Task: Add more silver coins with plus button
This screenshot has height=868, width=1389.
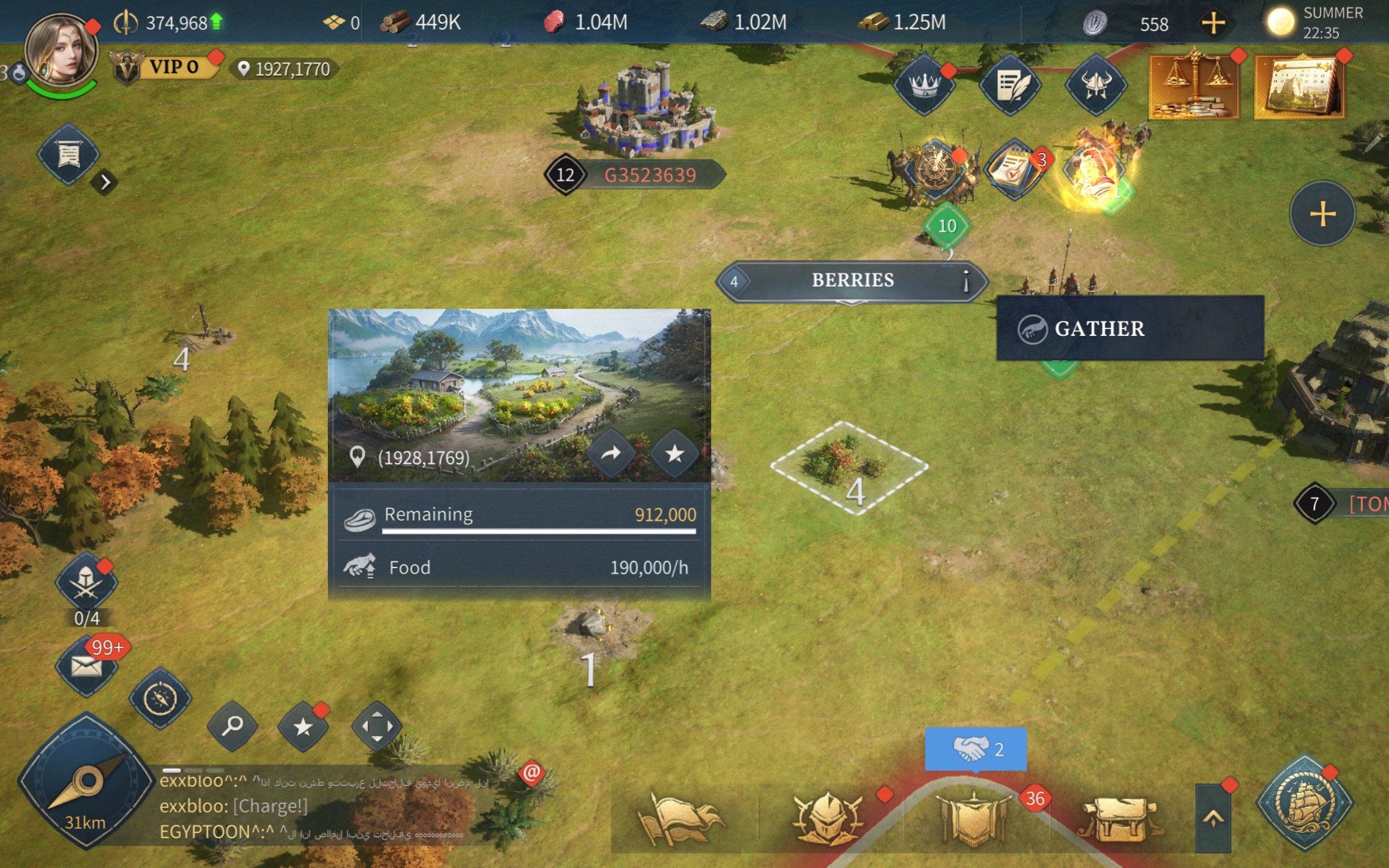Action: click(x=1213, y=23)
